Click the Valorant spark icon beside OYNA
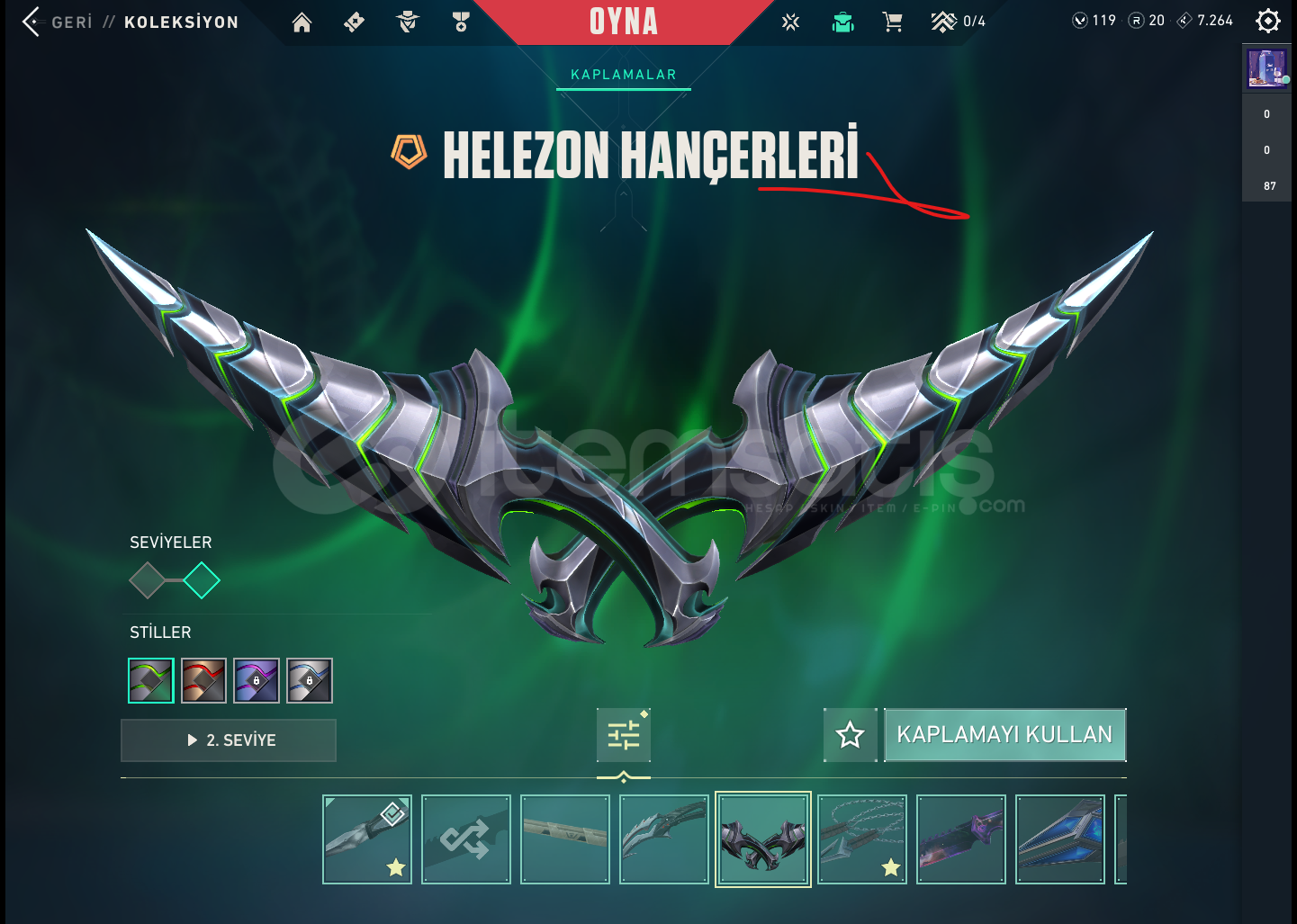The height and width of the screenshot is (924, 1297). pos(789,22)
